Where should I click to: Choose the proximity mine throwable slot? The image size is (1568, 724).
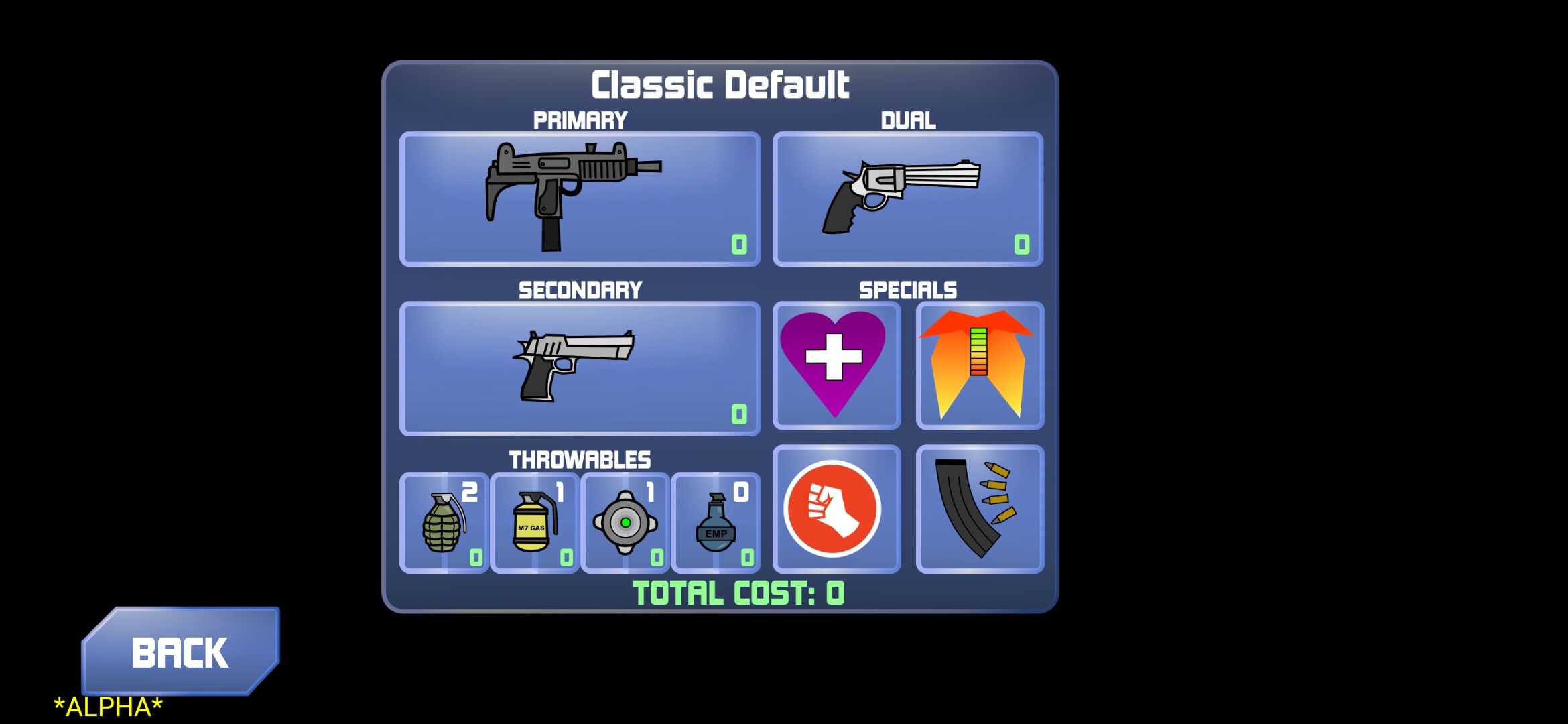625,523
